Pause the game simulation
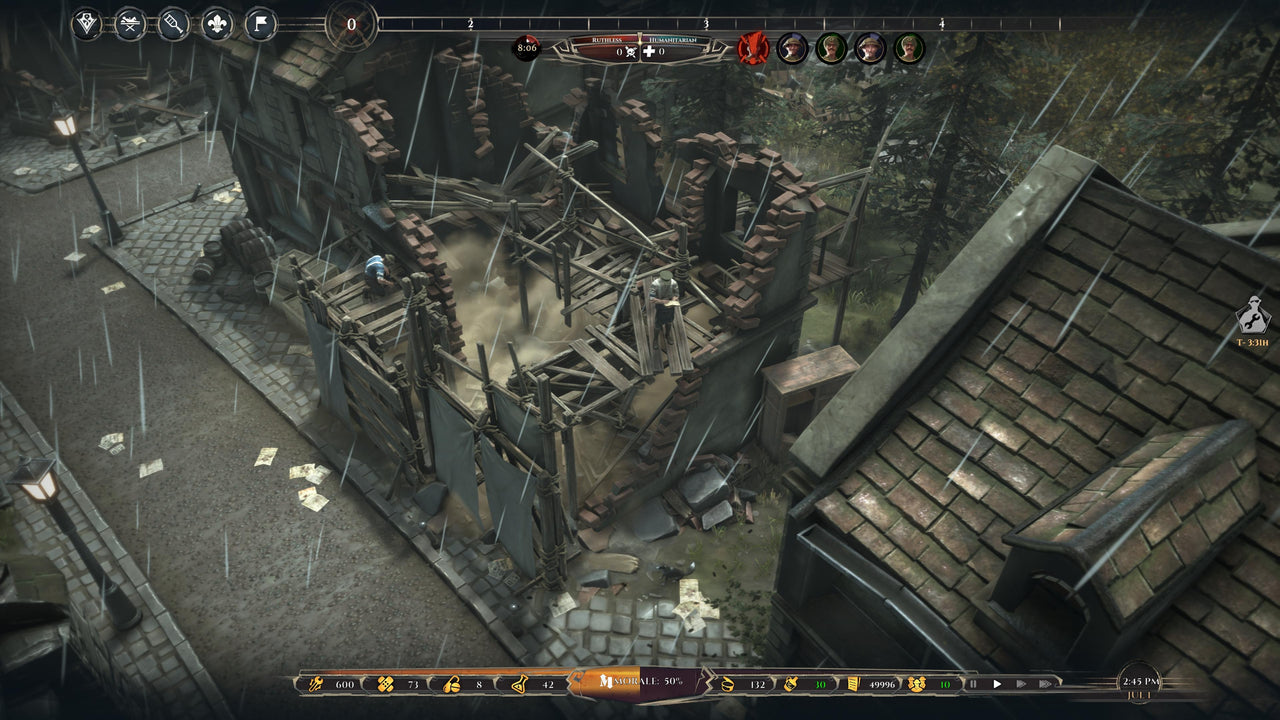 tap(972, 683)
